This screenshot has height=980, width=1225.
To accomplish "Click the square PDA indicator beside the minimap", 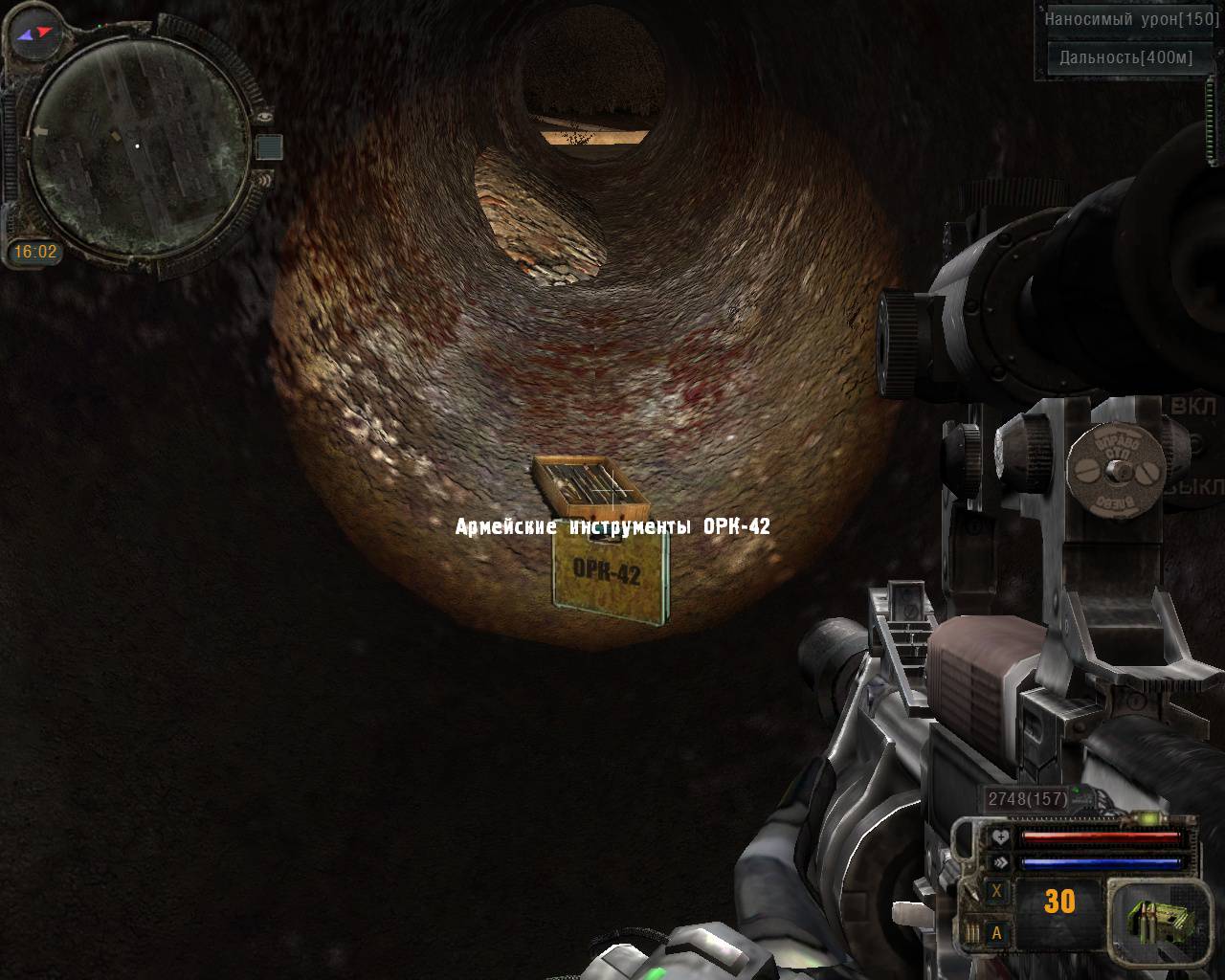I will [269, 146].
